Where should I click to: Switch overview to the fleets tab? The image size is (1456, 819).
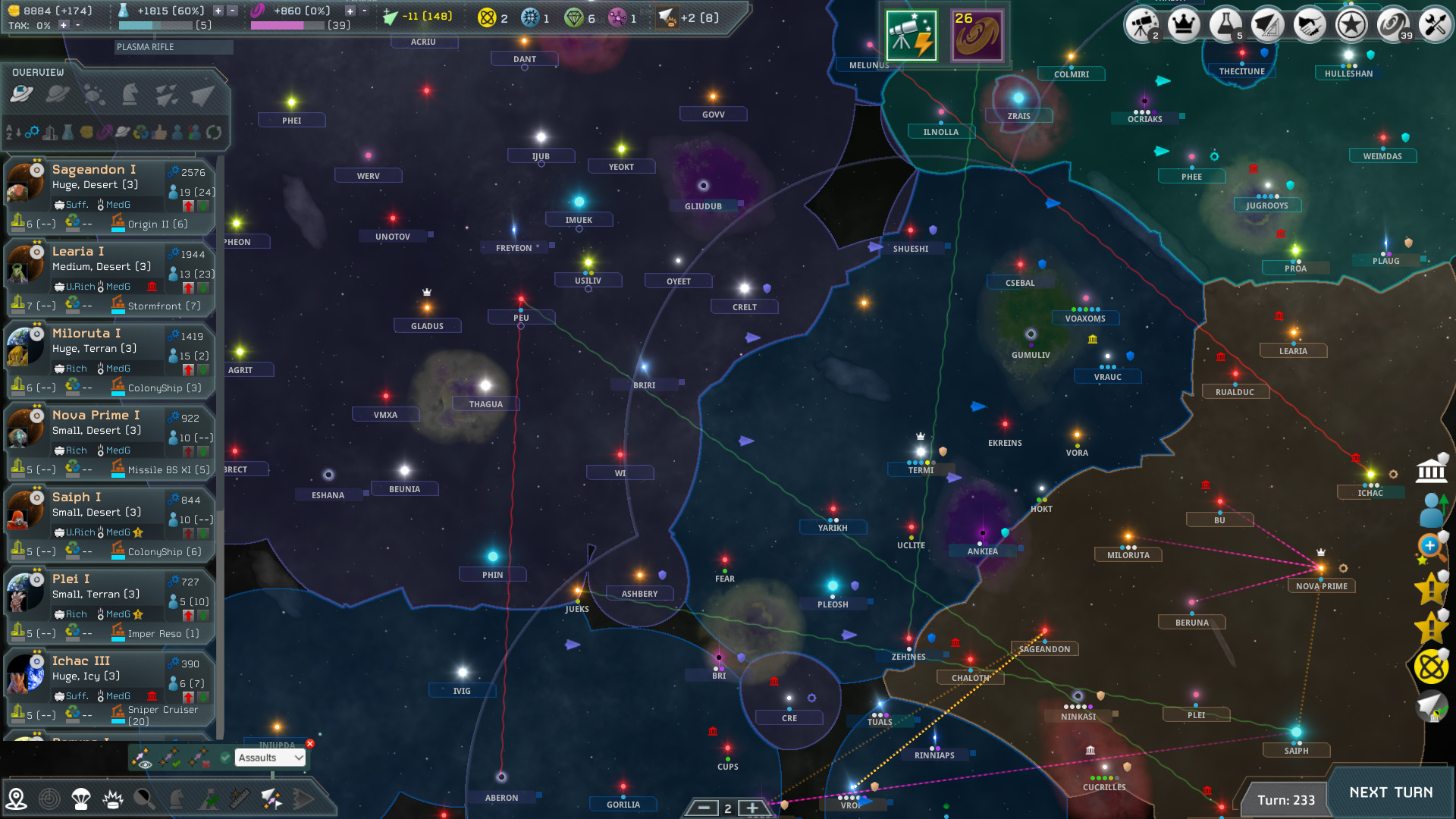202,94
